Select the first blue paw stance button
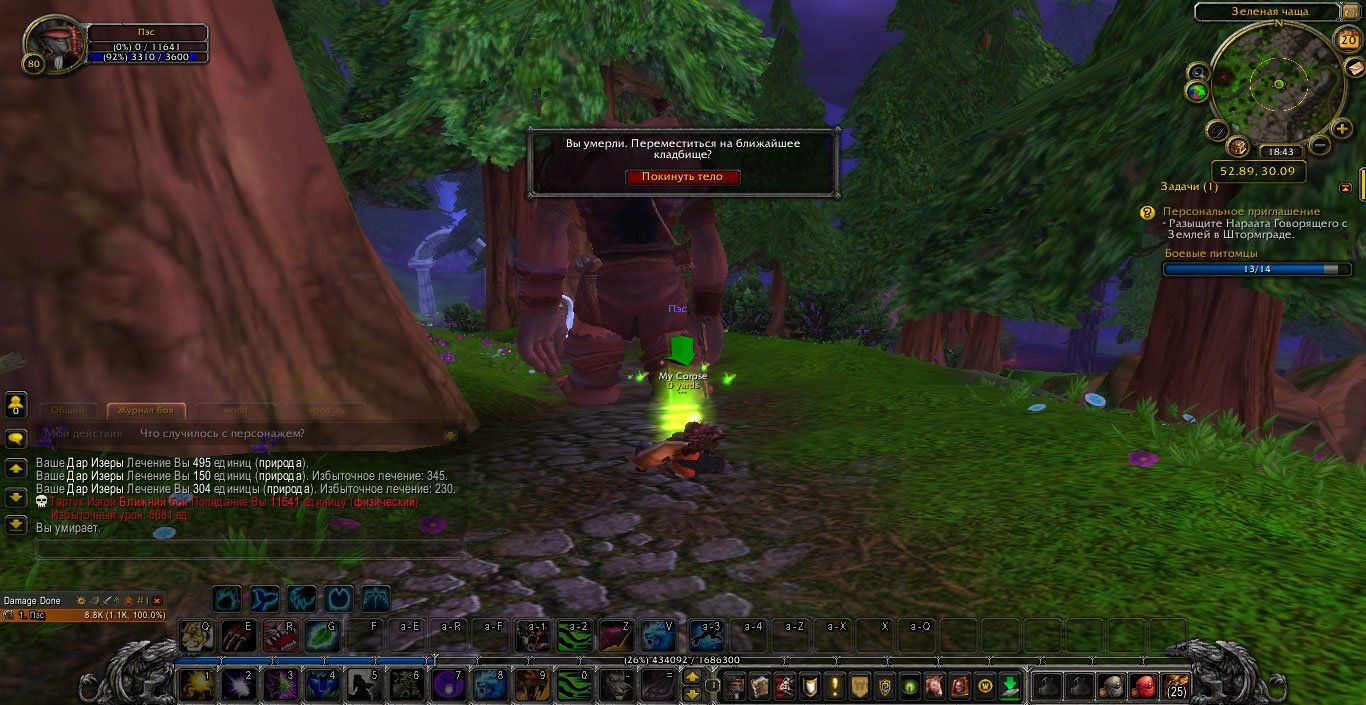 pyautogui.click(x=227, y=599)
